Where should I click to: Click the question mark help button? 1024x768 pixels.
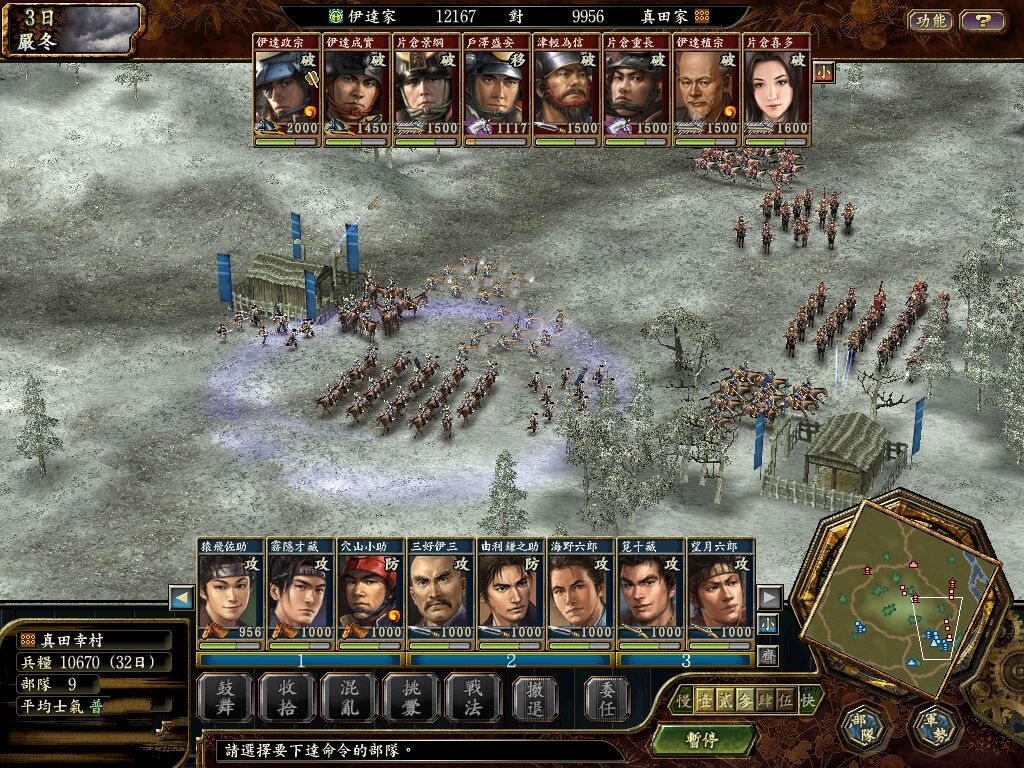(x=983, y=20)
